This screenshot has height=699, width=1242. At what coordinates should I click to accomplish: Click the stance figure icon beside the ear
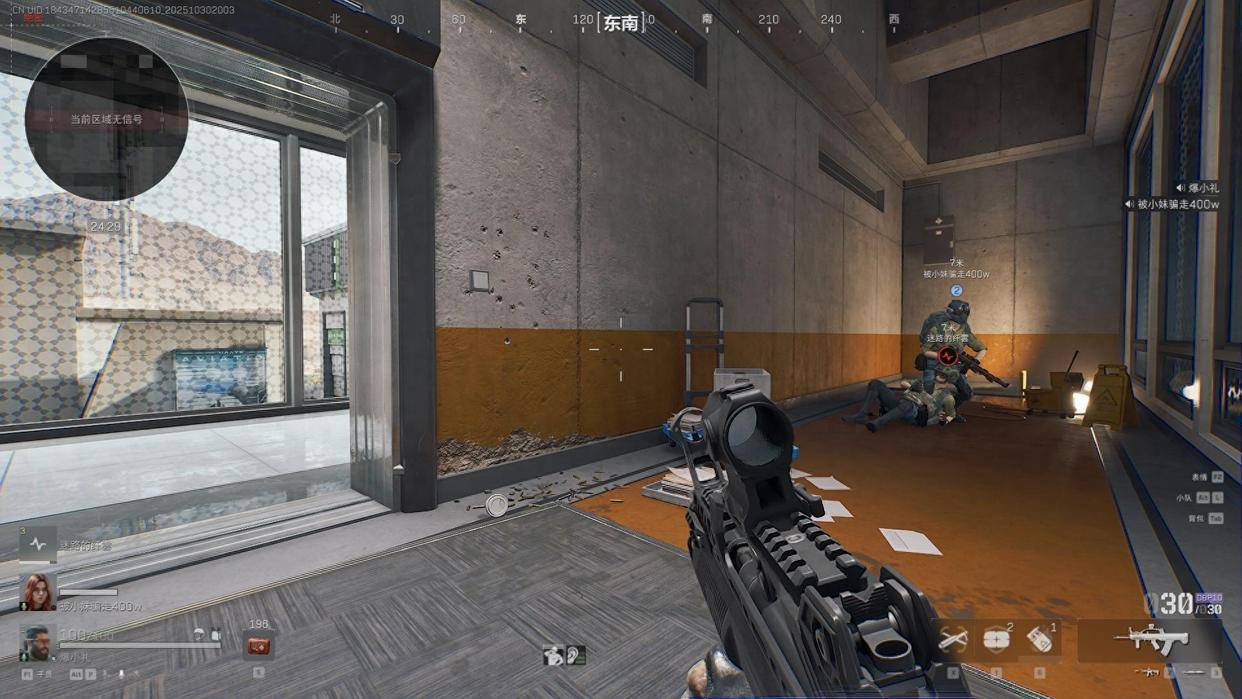(553, 656)
